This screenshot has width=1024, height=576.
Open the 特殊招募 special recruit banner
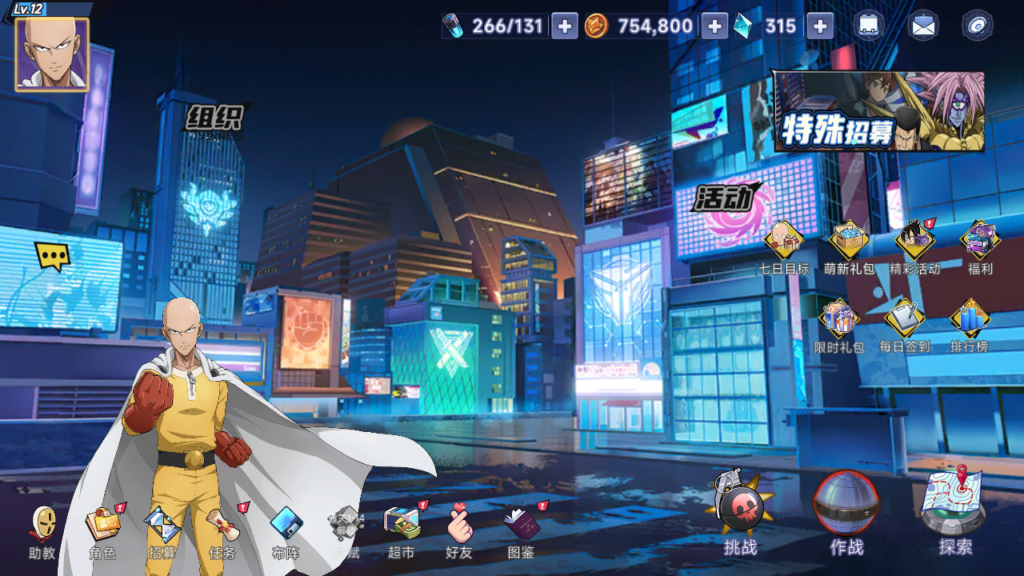pyautogui.click(x=878, y=112)
